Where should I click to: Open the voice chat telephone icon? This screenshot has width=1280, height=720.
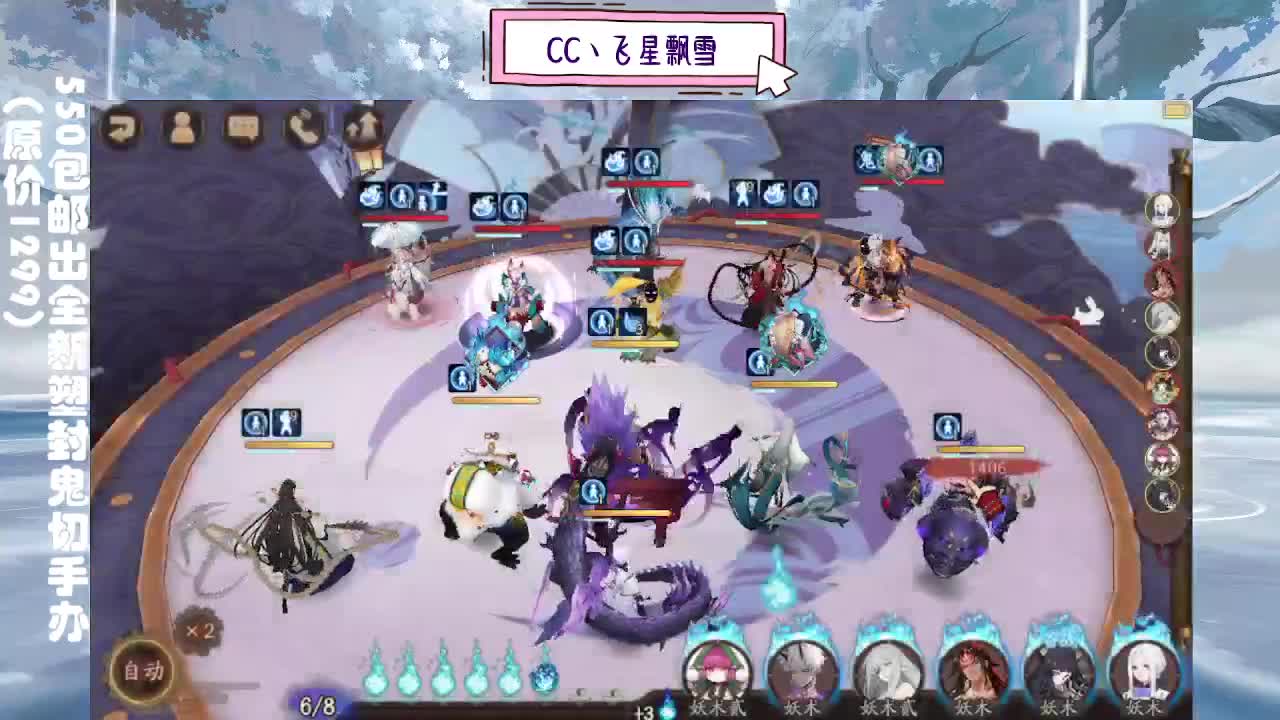305,125
